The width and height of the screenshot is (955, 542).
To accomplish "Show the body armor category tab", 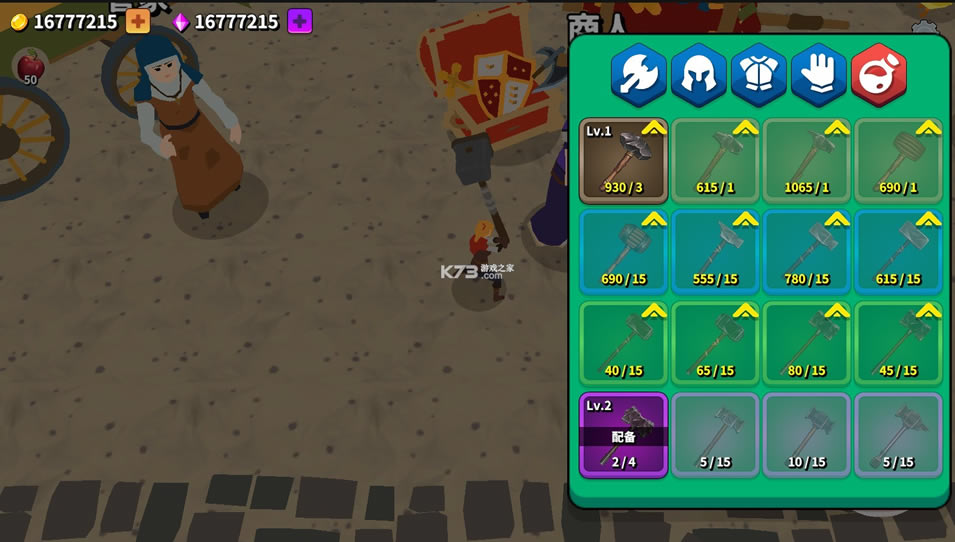I will coord(758,75).
